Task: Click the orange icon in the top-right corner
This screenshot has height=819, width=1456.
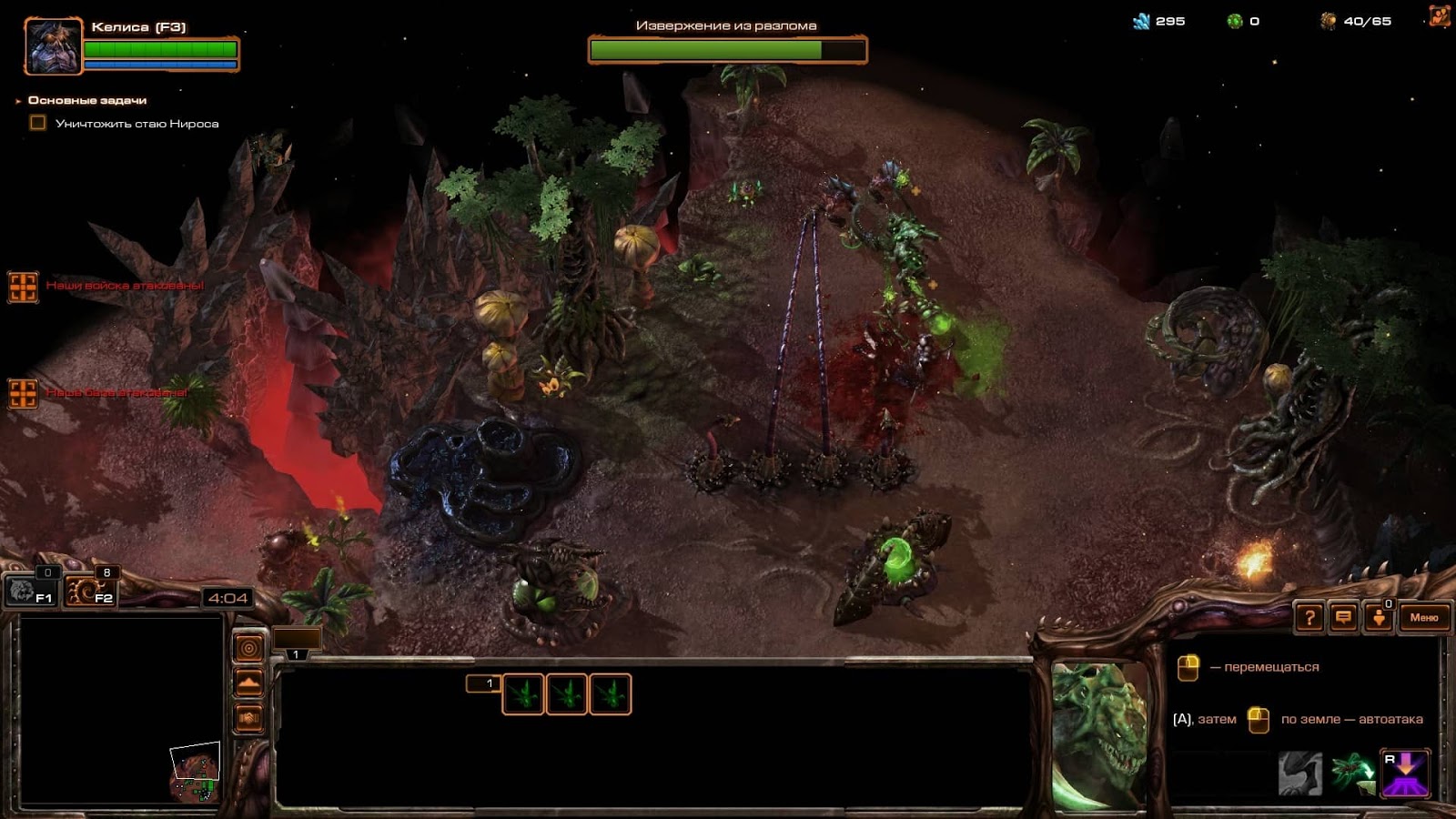Action: click(x=1439, y=17)
